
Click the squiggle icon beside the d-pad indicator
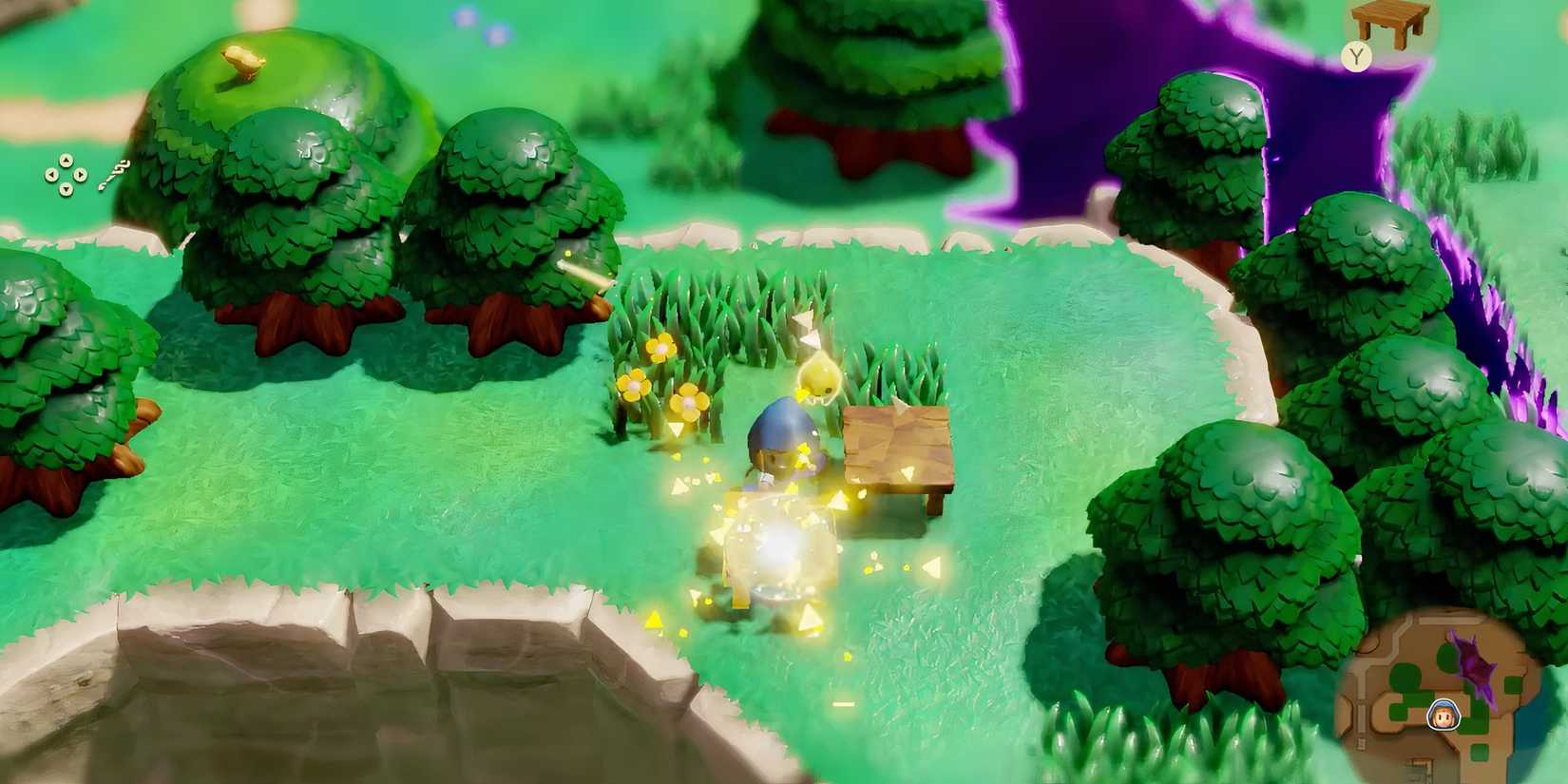tap(115, 174)
